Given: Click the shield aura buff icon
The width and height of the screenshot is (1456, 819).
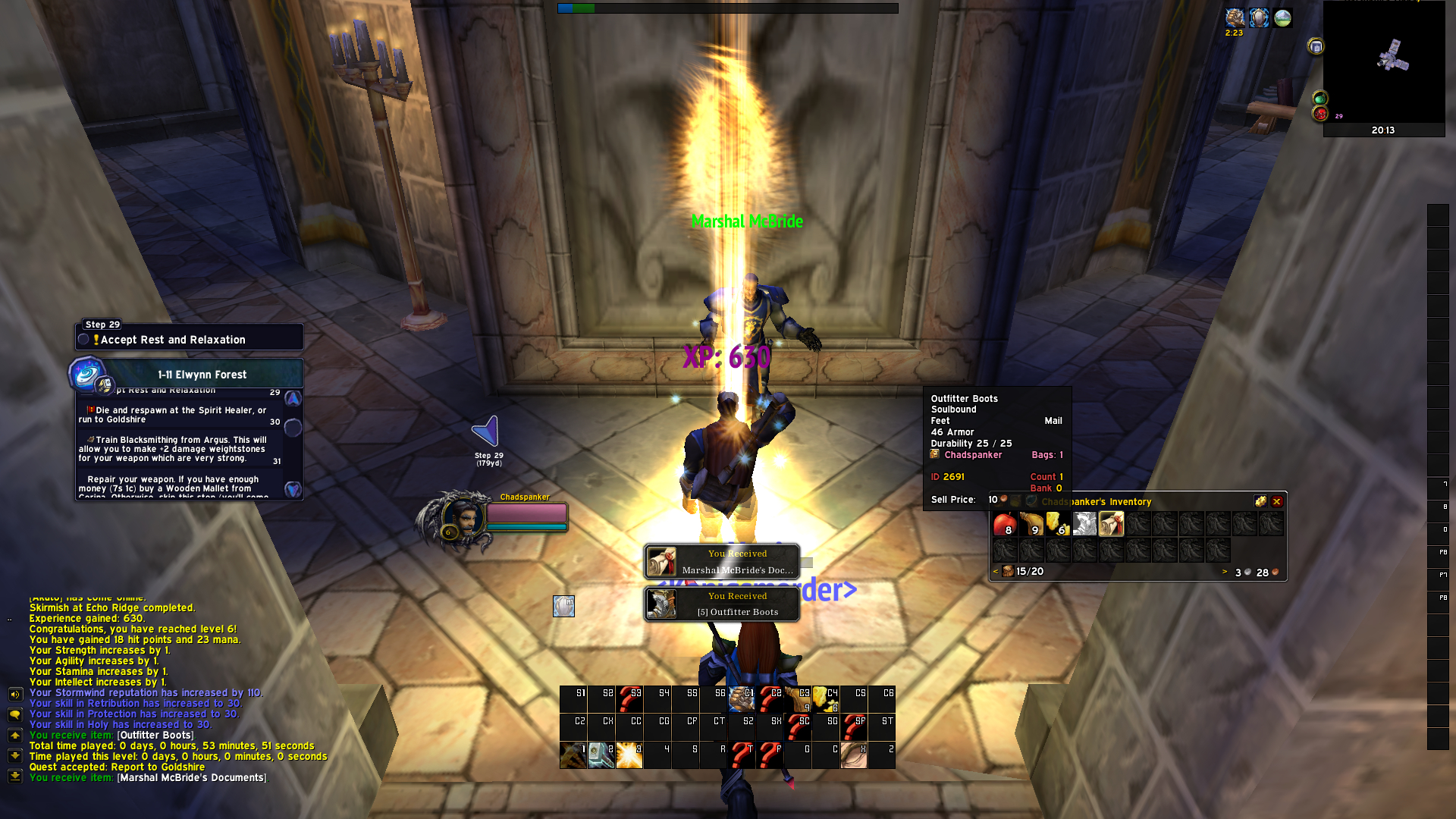Looking at the screenshot, I should coord(1259,17).
